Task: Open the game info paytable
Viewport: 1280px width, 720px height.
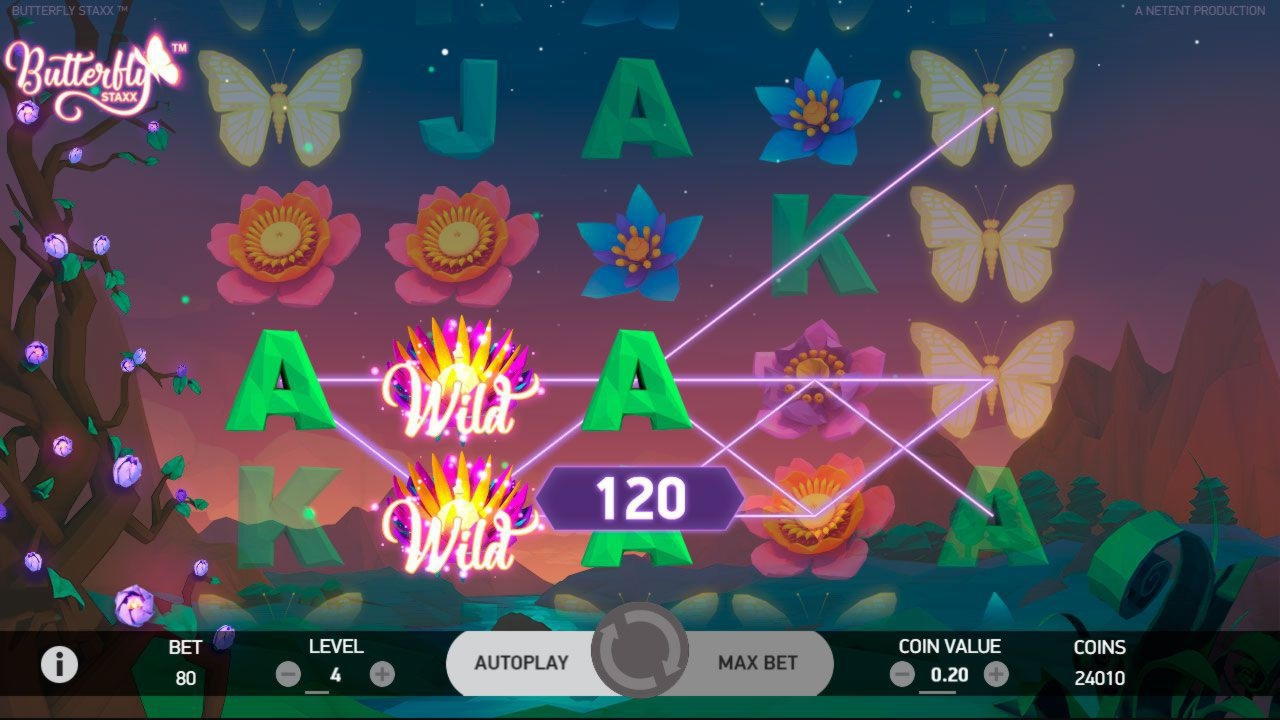Action: (x=59, y=664)
